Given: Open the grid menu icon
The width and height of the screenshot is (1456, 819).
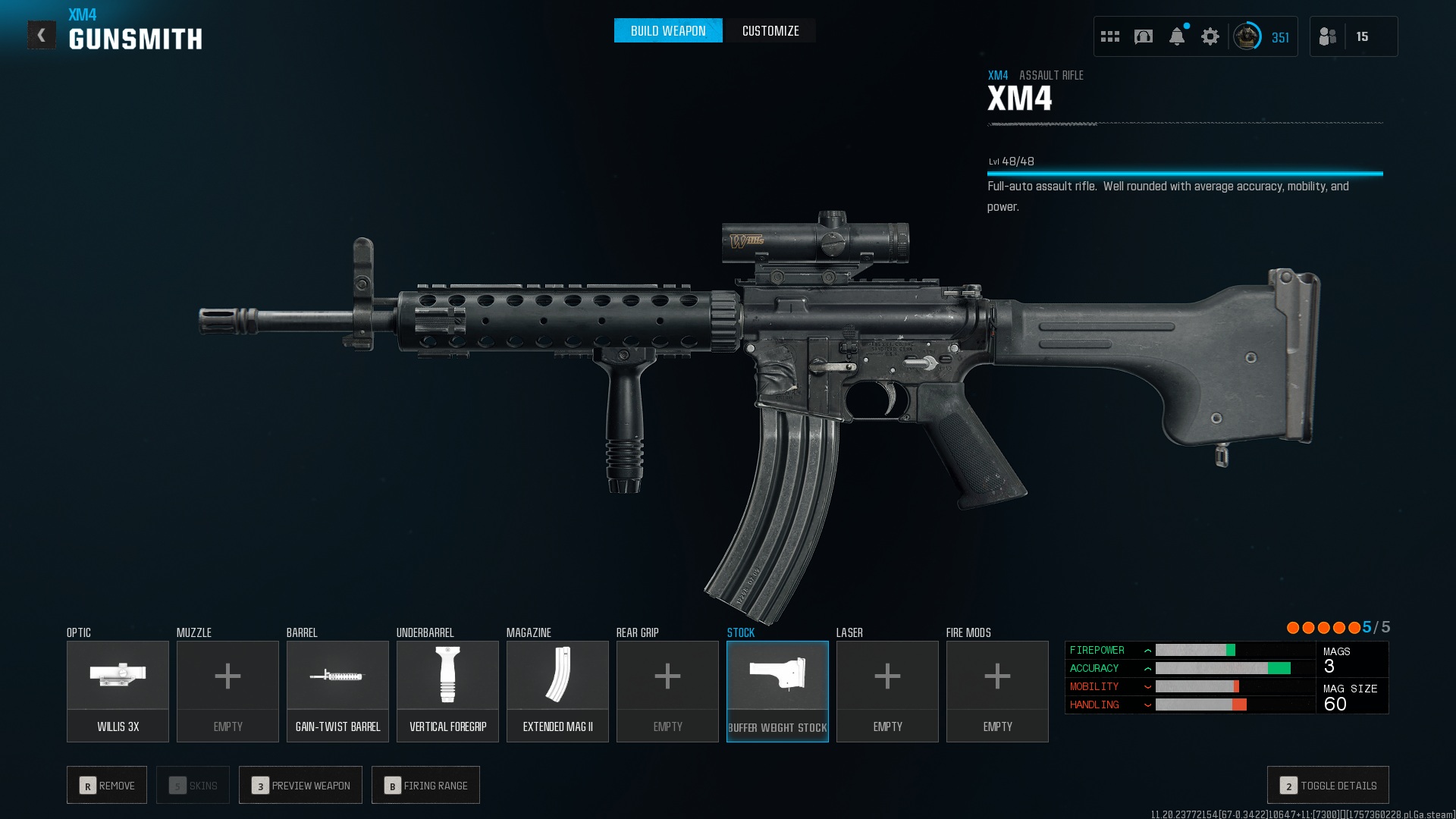Looking at the screenshot, I should coord(1109,36).
